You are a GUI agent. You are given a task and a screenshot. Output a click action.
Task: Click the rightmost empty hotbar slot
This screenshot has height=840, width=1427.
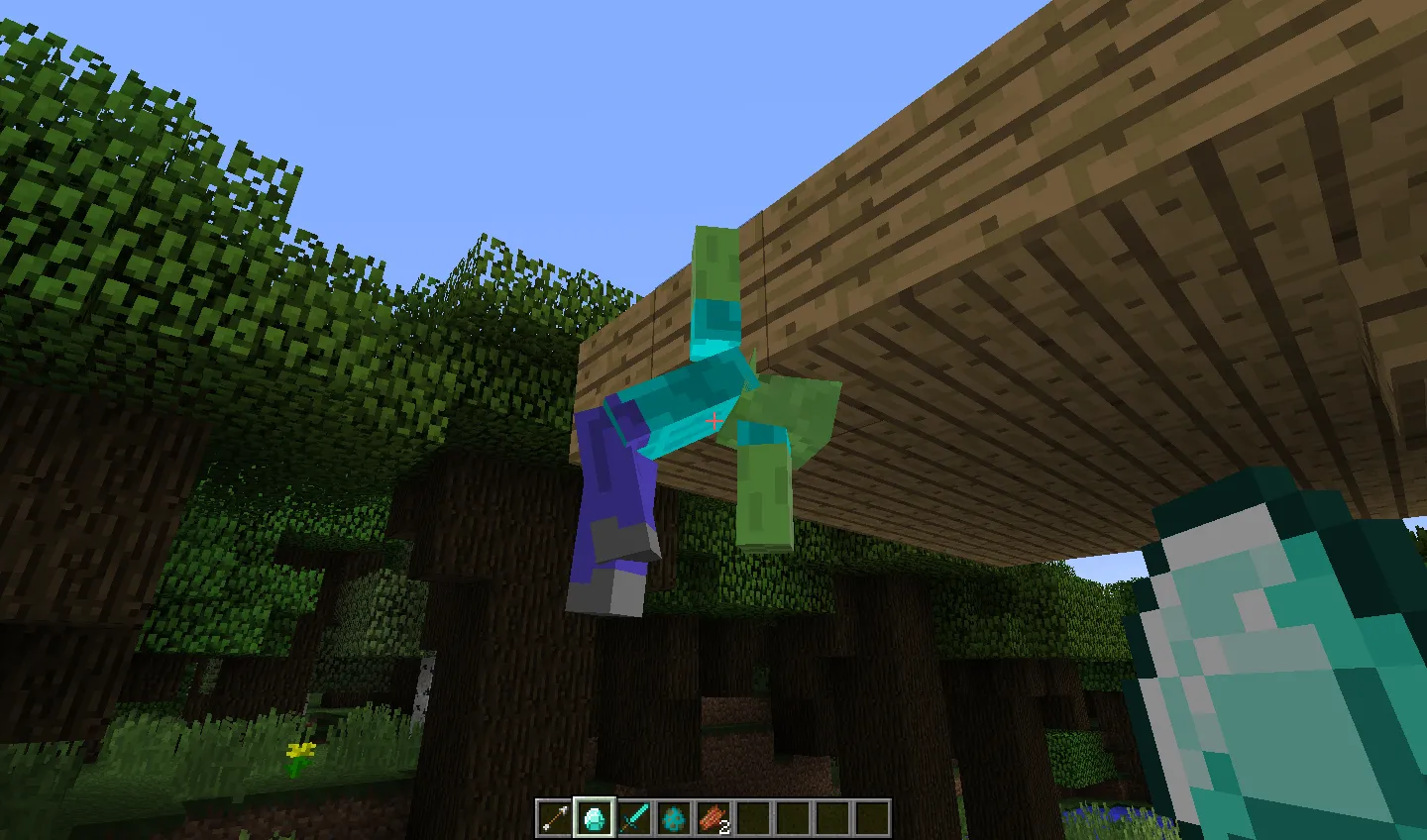click(x=871, y=816)
